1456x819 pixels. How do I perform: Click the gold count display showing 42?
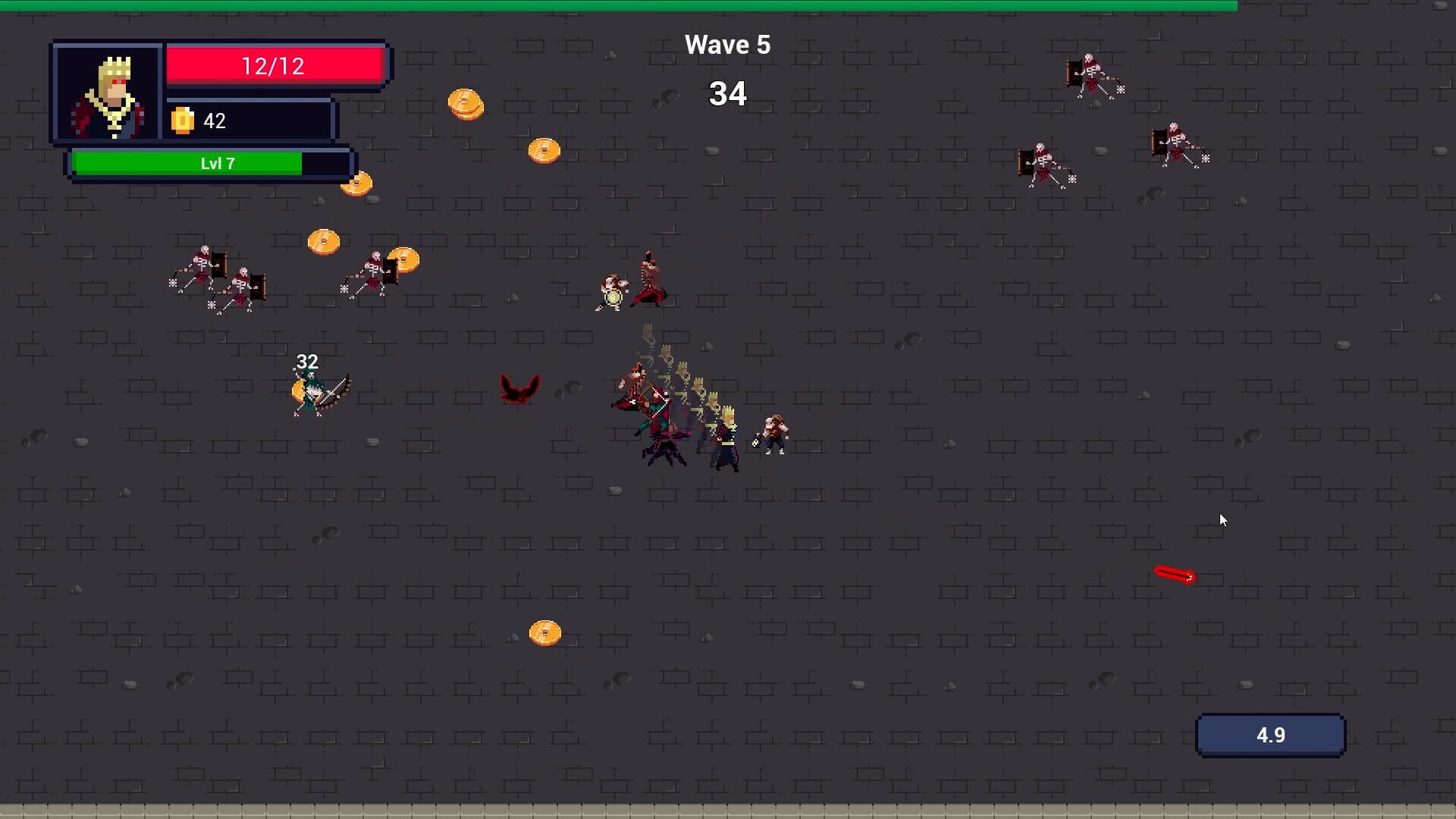tap(213, 120)
